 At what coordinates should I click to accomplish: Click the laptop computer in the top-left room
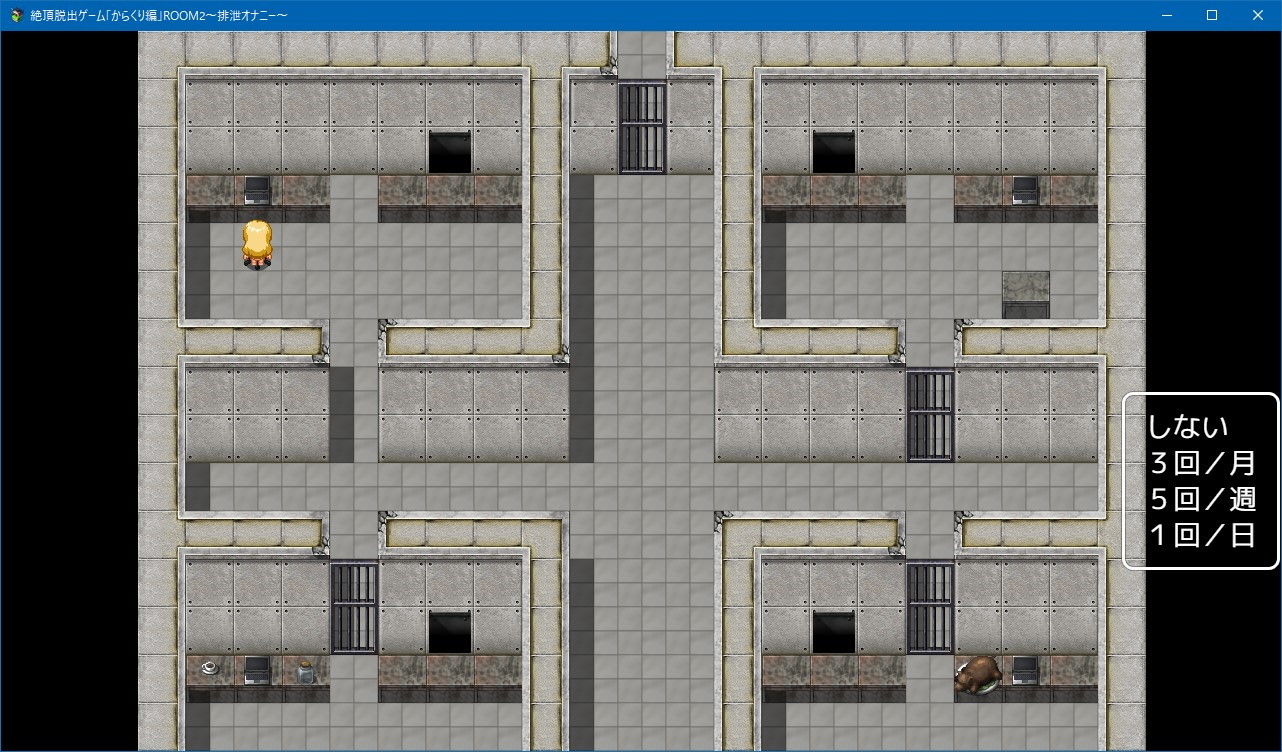tap(257, 188)
